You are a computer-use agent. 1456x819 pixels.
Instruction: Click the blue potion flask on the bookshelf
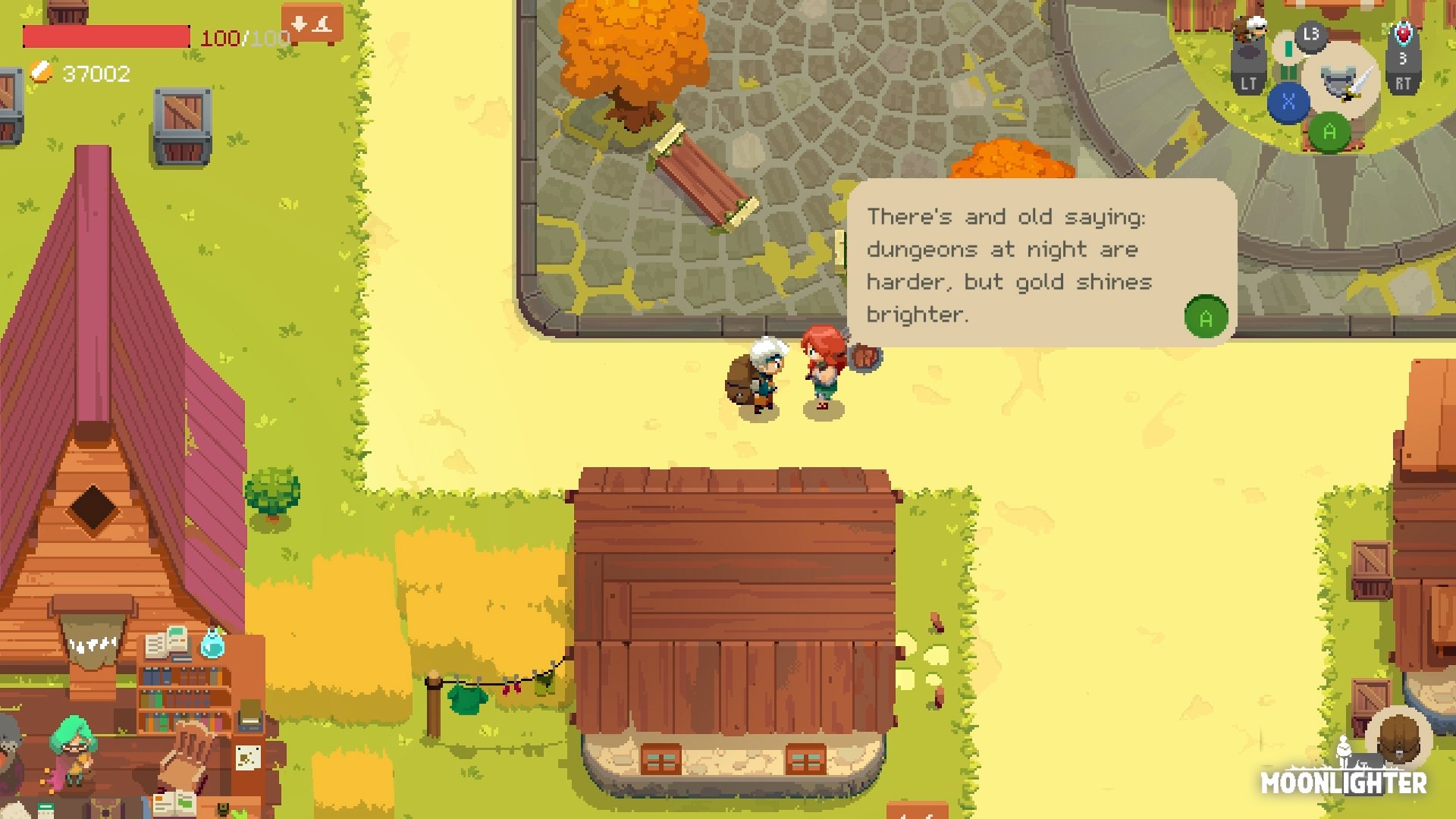coord(213,643)
